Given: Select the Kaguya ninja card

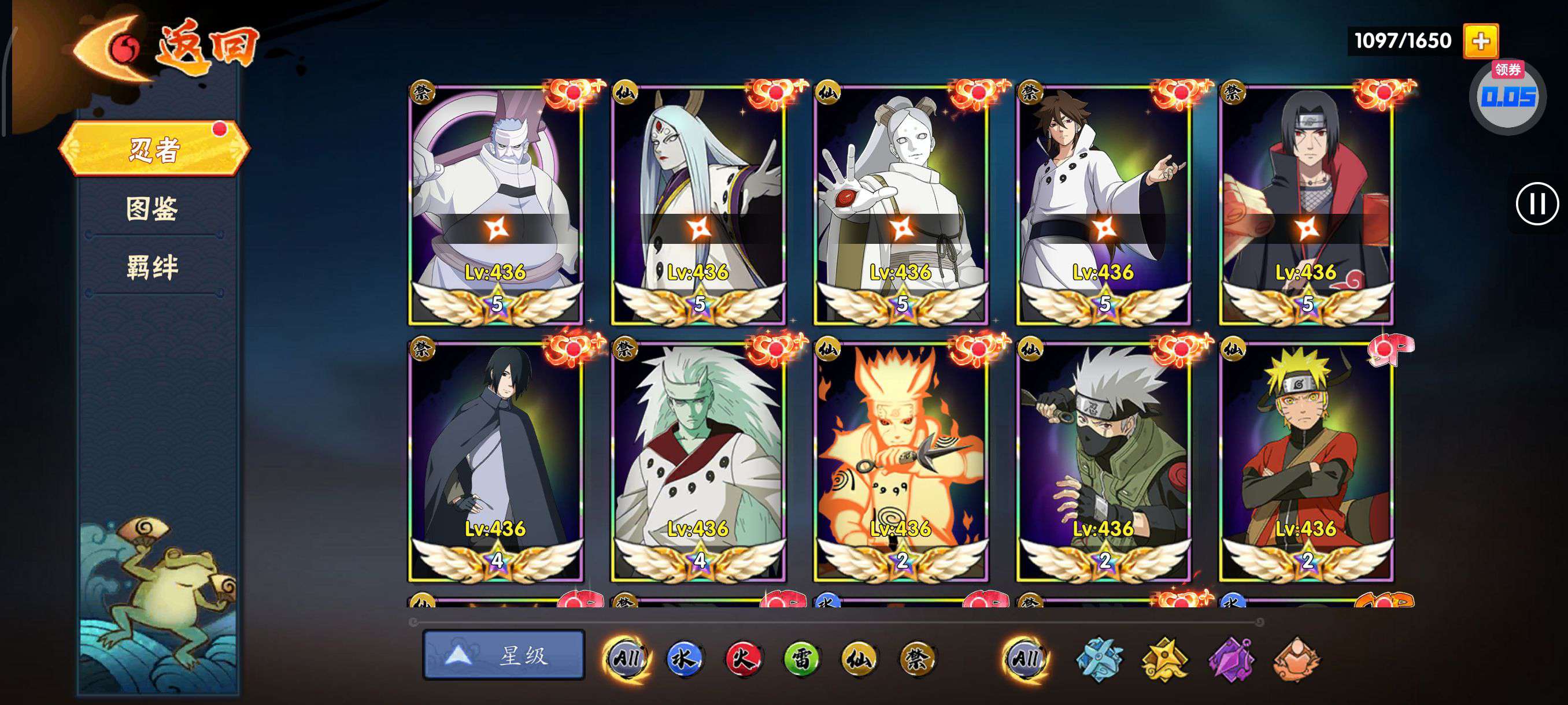Looking at the screenshot, I should 698,204.
